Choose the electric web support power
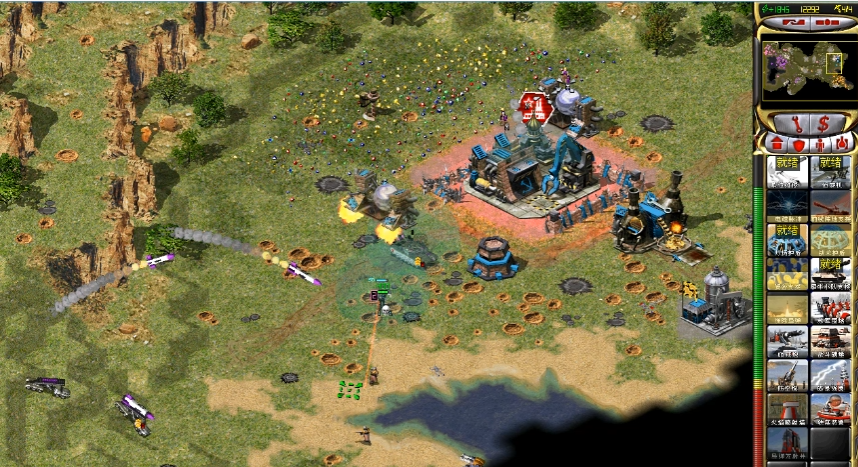Screen dimensions: 858x467 tap(787, 205)
